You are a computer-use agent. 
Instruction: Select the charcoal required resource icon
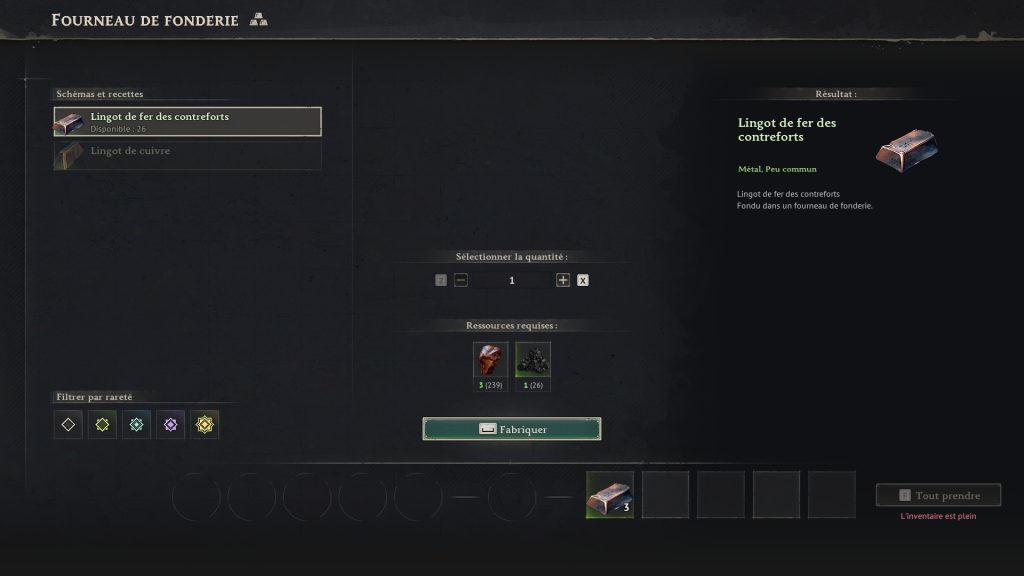tap(533, 360)
